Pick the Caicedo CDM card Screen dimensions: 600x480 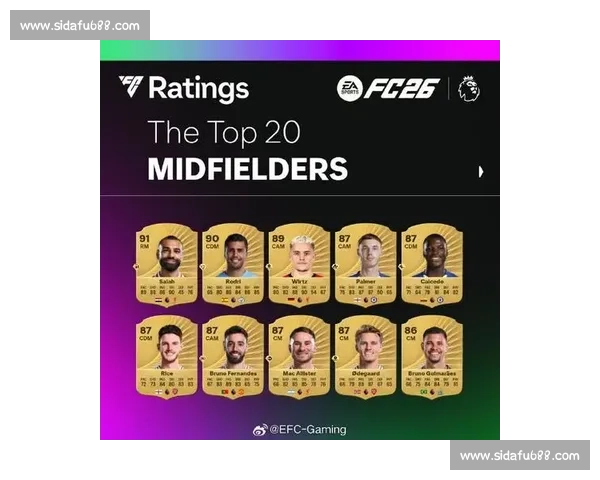coord(431,264)
